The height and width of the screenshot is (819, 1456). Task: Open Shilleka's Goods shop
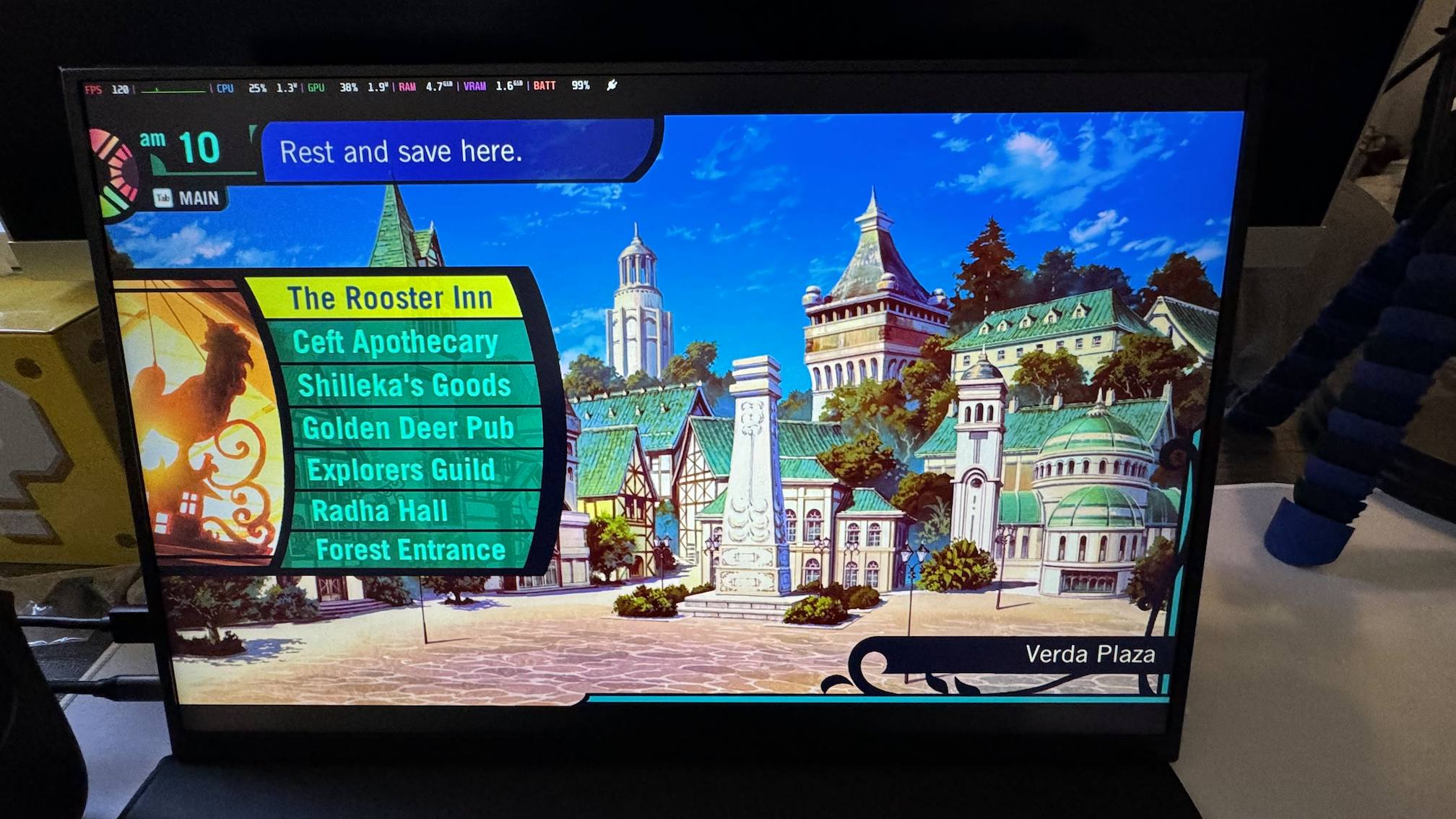[x=404, y=385]
